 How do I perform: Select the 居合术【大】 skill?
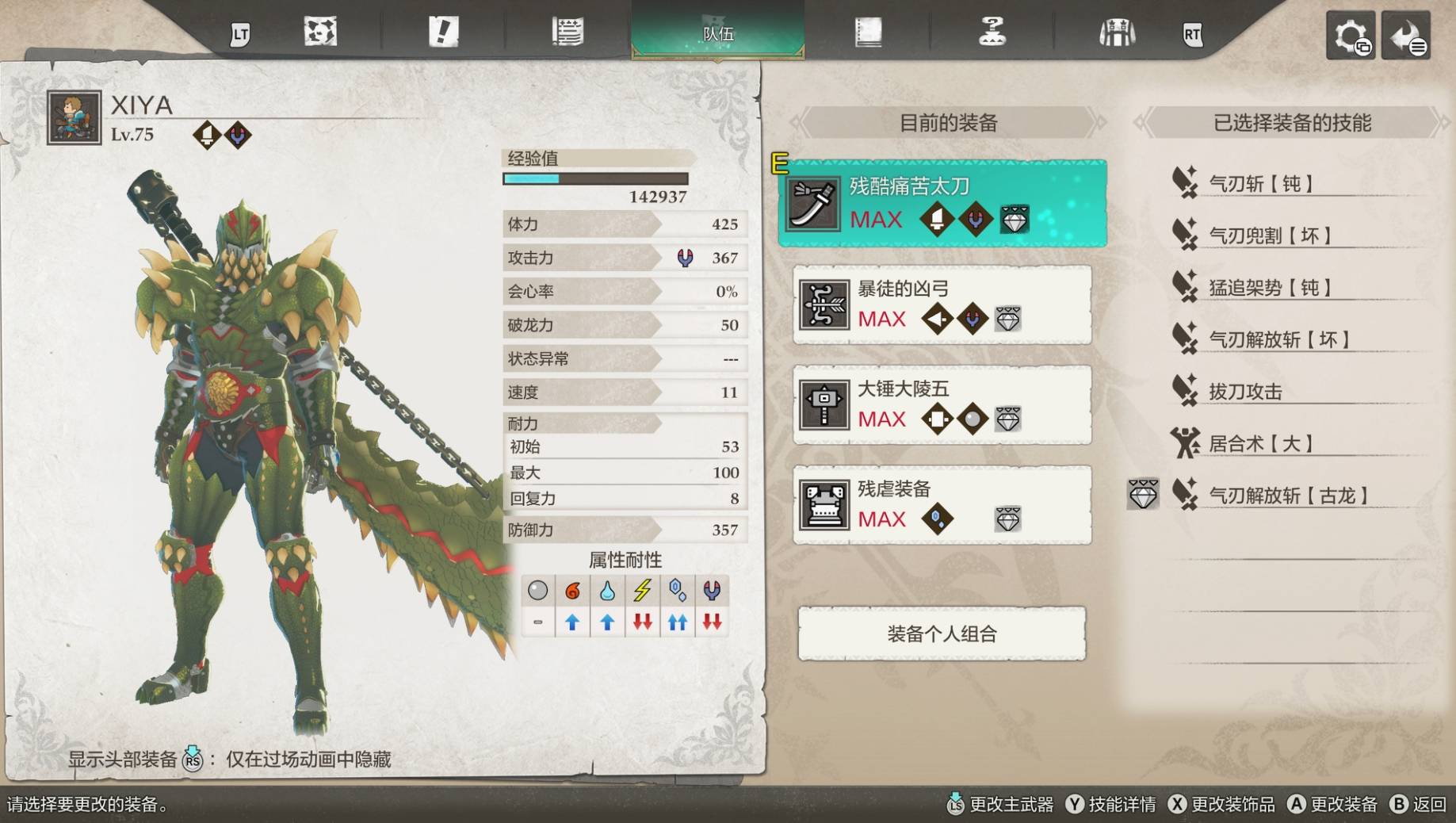(x=1260, y=444)
